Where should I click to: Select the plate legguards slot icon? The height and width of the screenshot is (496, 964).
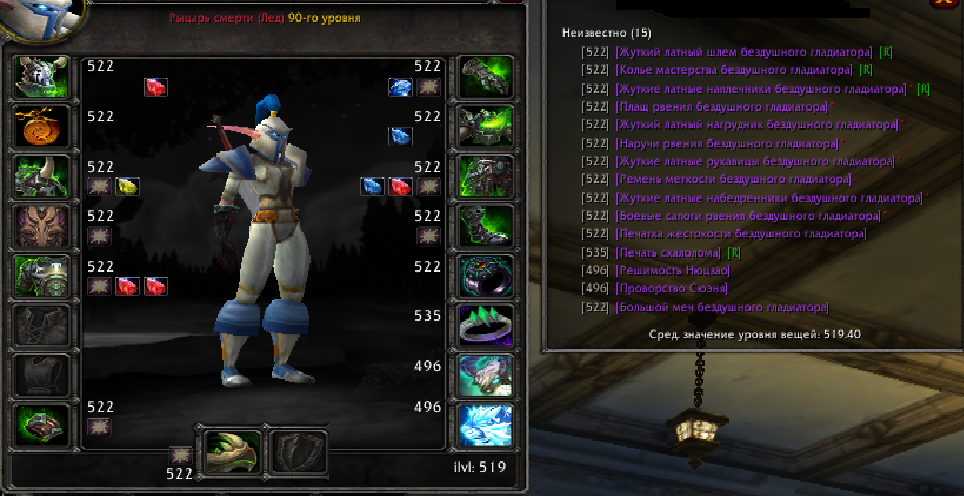point(485,177)
